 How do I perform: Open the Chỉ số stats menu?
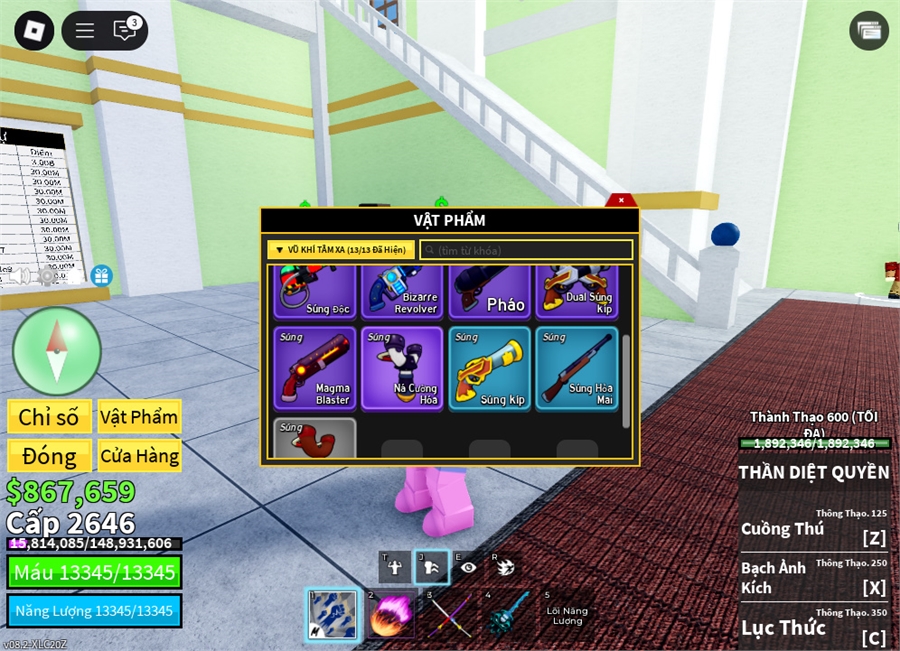[x=49, y=417]
